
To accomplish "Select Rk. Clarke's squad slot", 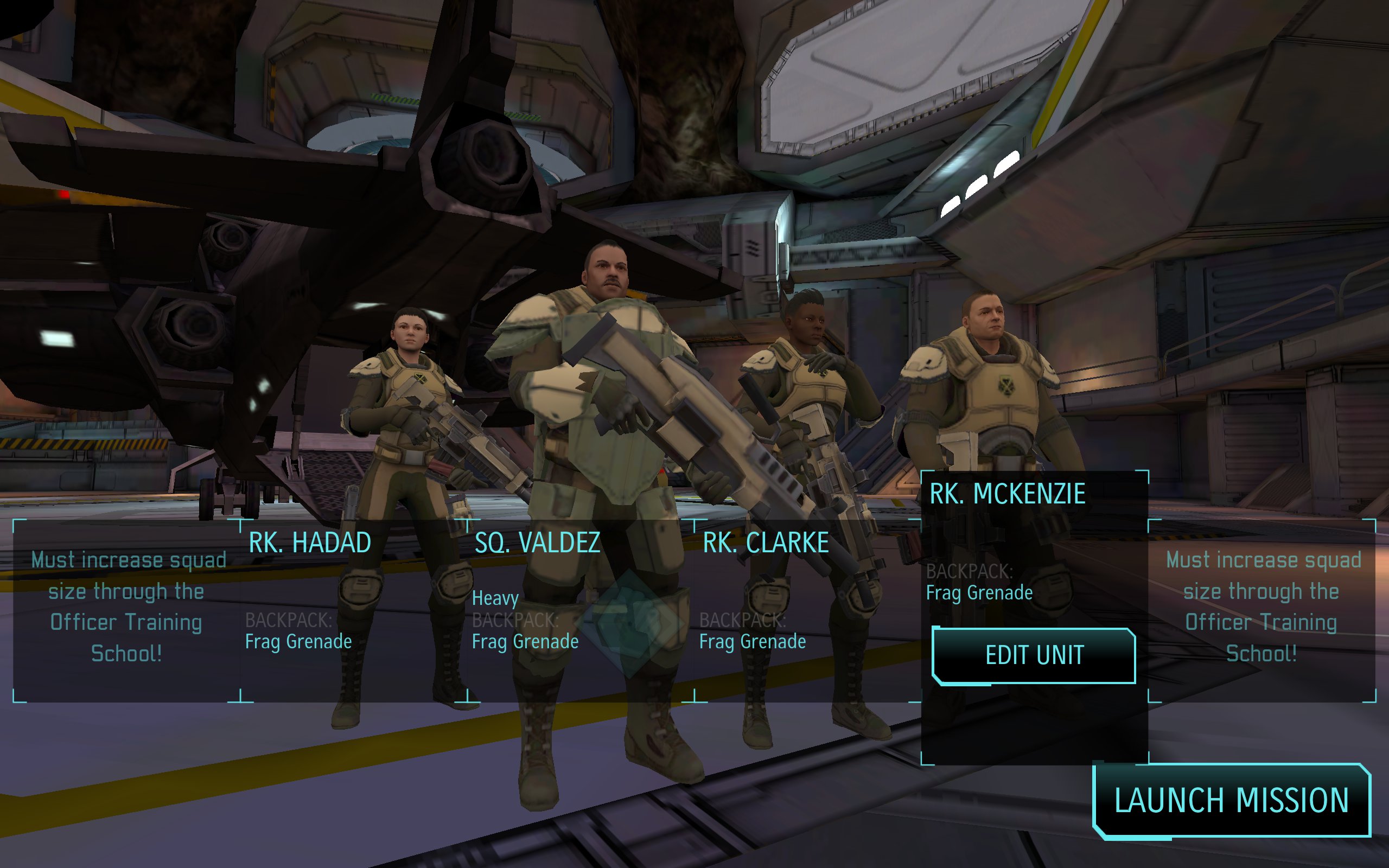I will (x=807, y=610).
